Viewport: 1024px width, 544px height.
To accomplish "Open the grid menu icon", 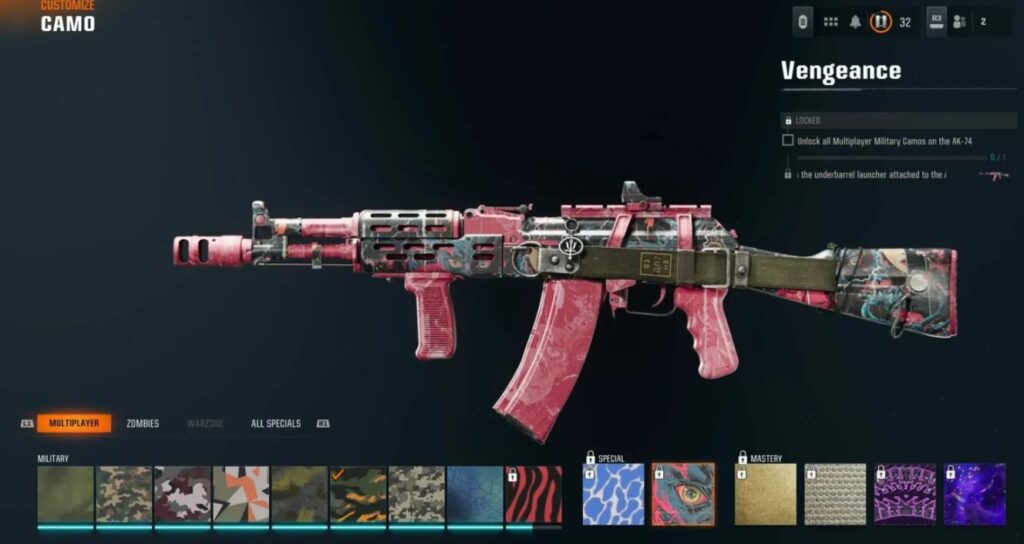I will click(x=830, y=21).
